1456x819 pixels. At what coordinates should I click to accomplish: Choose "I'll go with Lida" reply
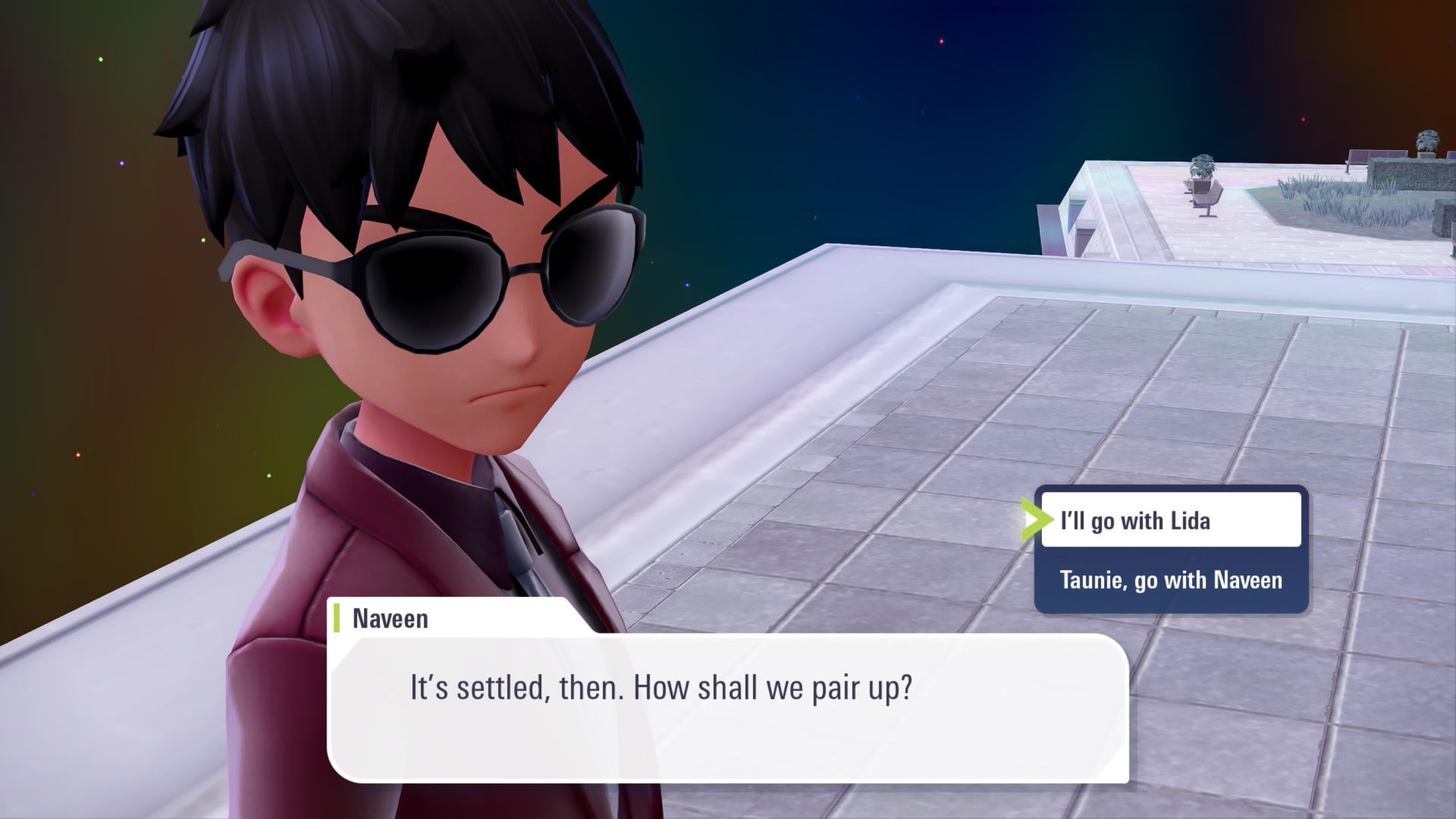pos(1170,520)
